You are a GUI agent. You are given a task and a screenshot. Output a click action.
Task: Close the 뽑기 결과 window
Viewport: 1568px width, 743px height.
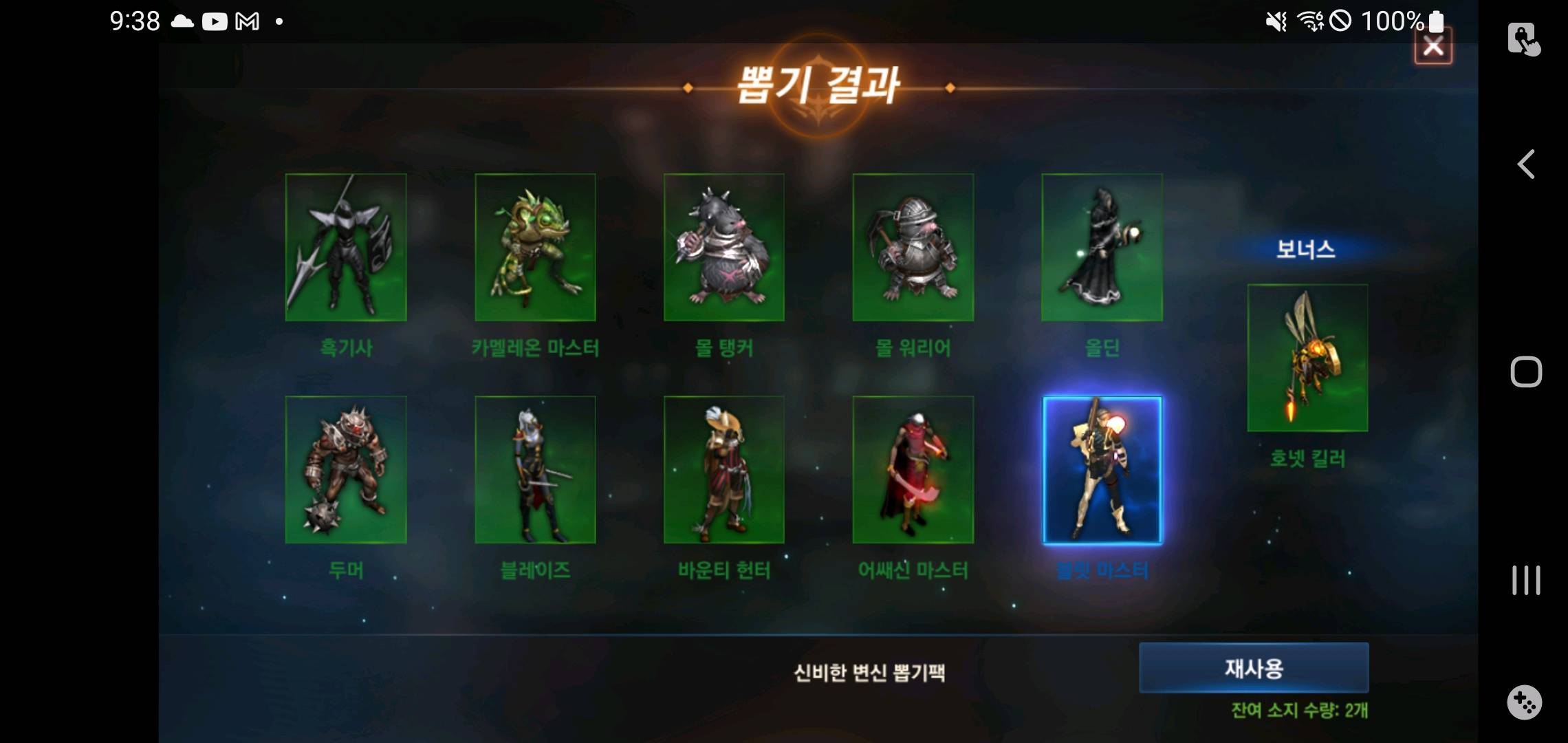tap(1434, 46)
